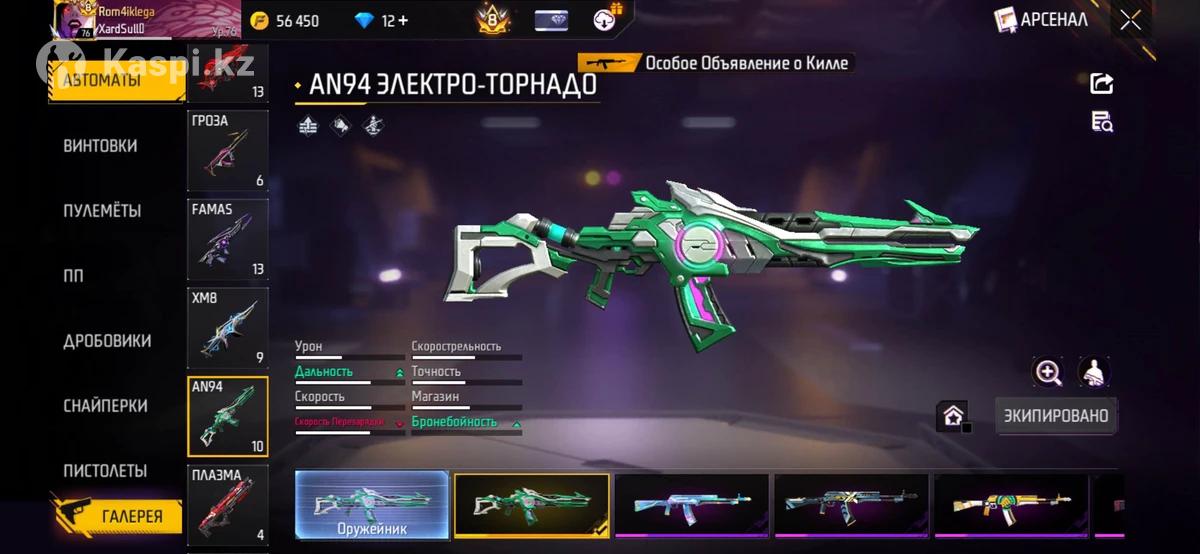Select the yellow AN94 skin thumbnail
This screenshot has height=554, width=1200.
tap(1010, 505)
